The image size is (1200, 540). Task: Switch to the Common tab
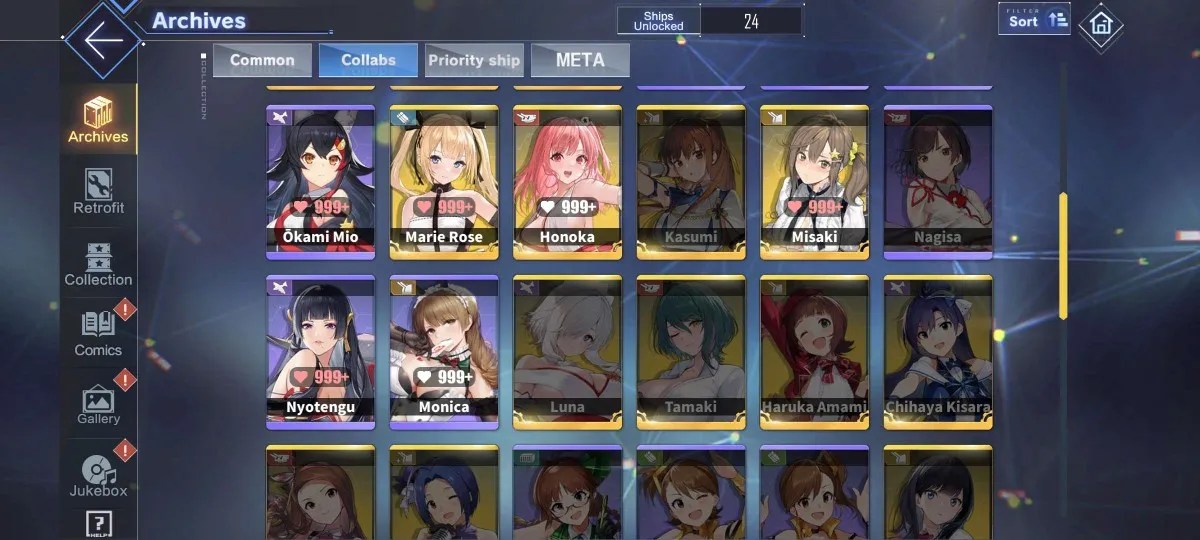point(262,60)
